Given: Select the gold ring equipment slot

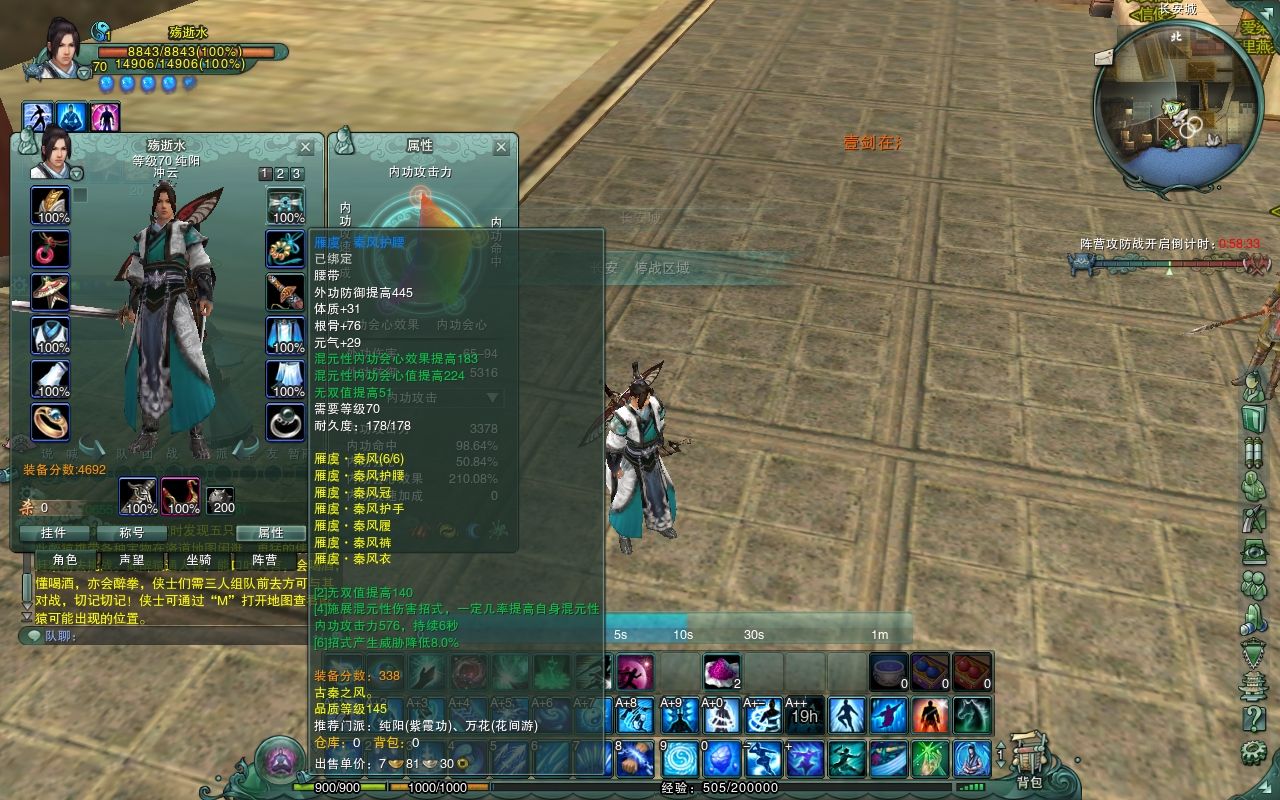Looking at the screenshot, I should 50,422.
